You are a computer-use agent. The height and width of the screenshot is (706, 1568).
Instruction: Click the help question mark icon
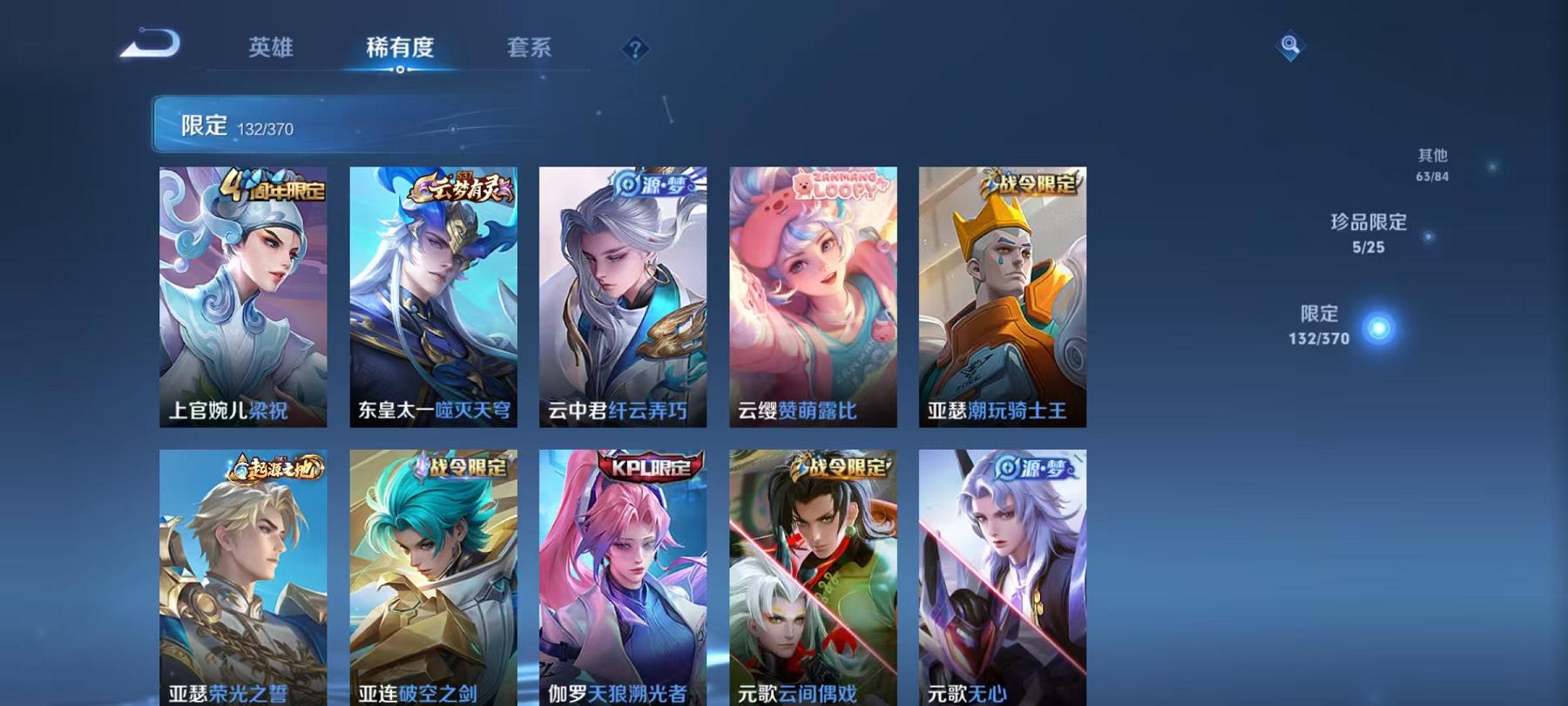tap(637, 50)
